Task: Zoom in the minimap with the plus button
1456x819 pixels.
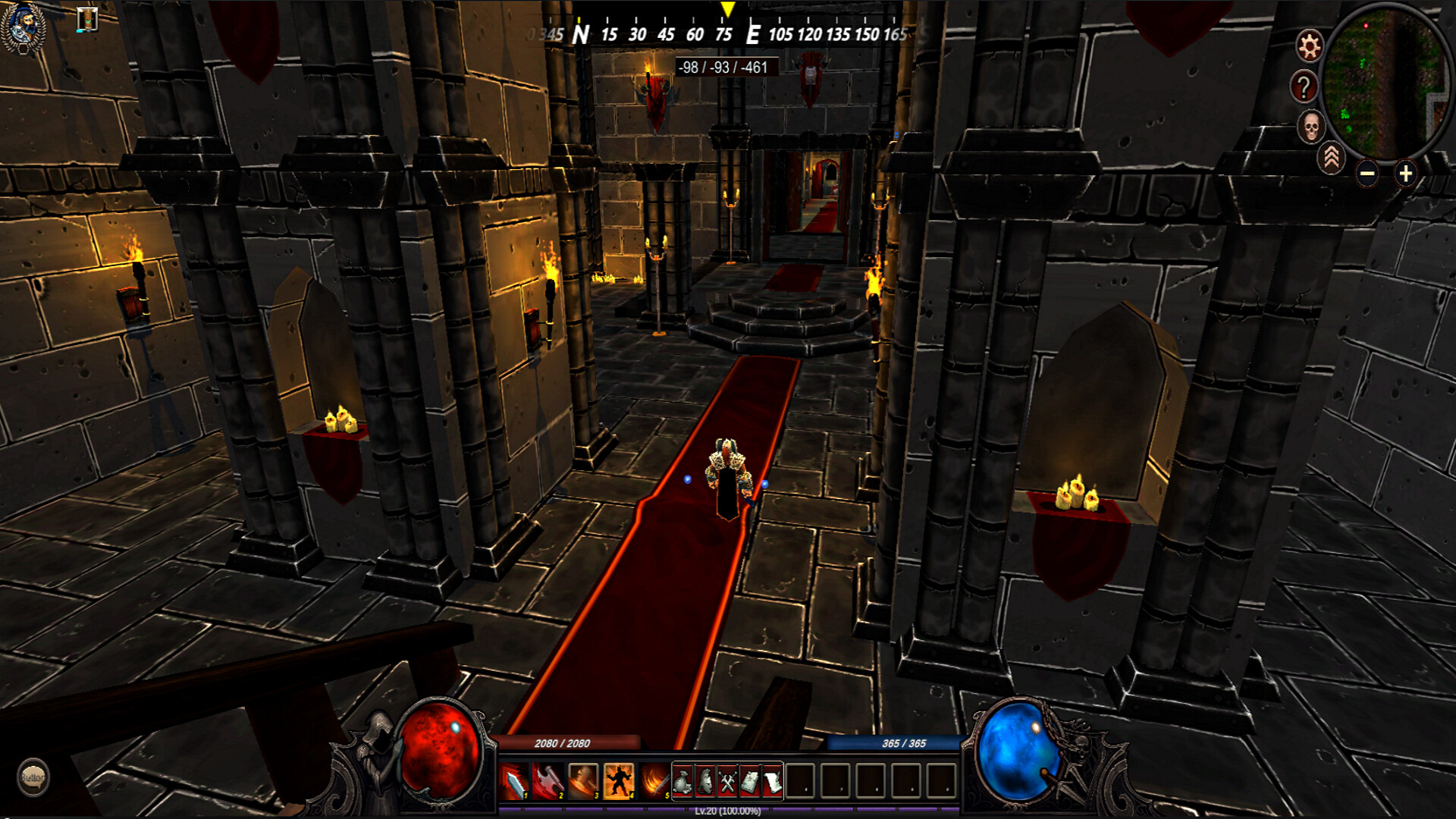Action: click(x=1405, y=174)
